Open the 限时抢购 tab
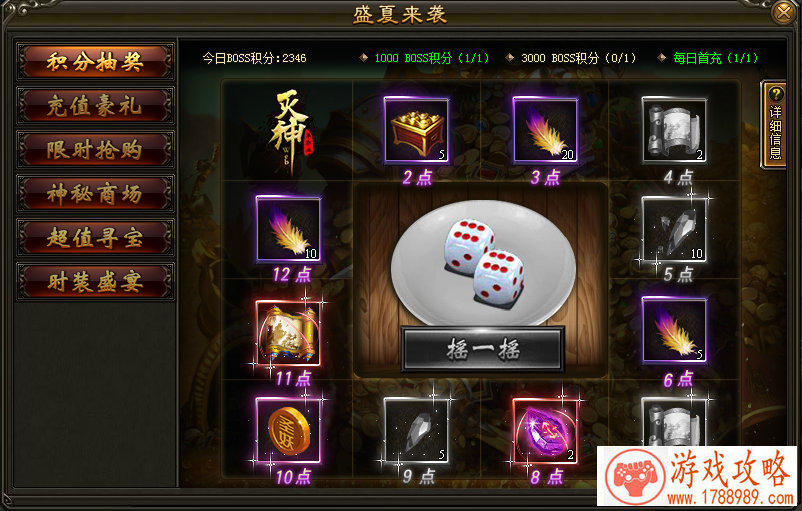The width and height of the screenshot is (802, 511). (x=95, y=150)
